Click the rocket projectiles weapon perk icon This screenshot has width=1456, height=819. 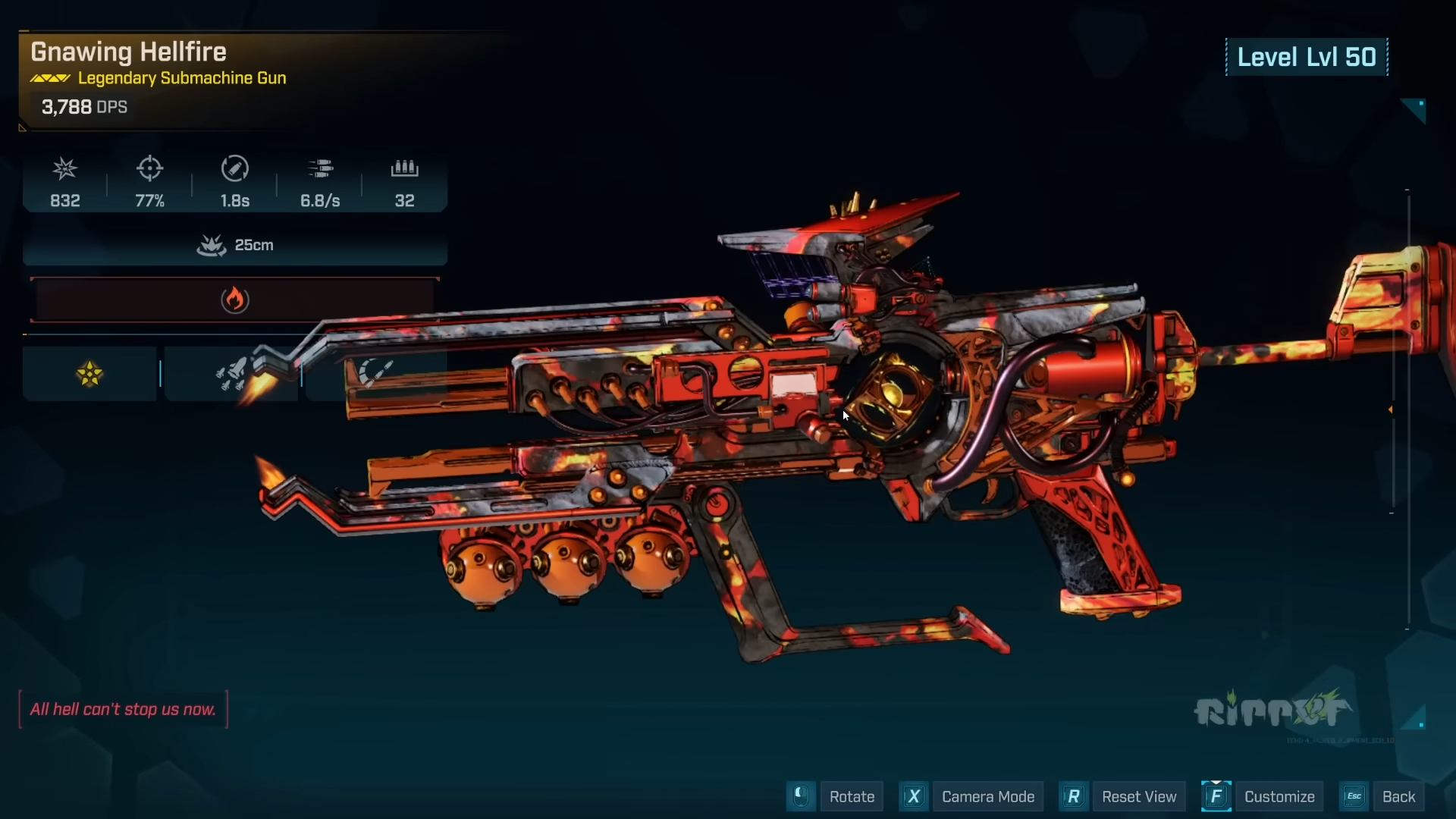coord(232,373)
